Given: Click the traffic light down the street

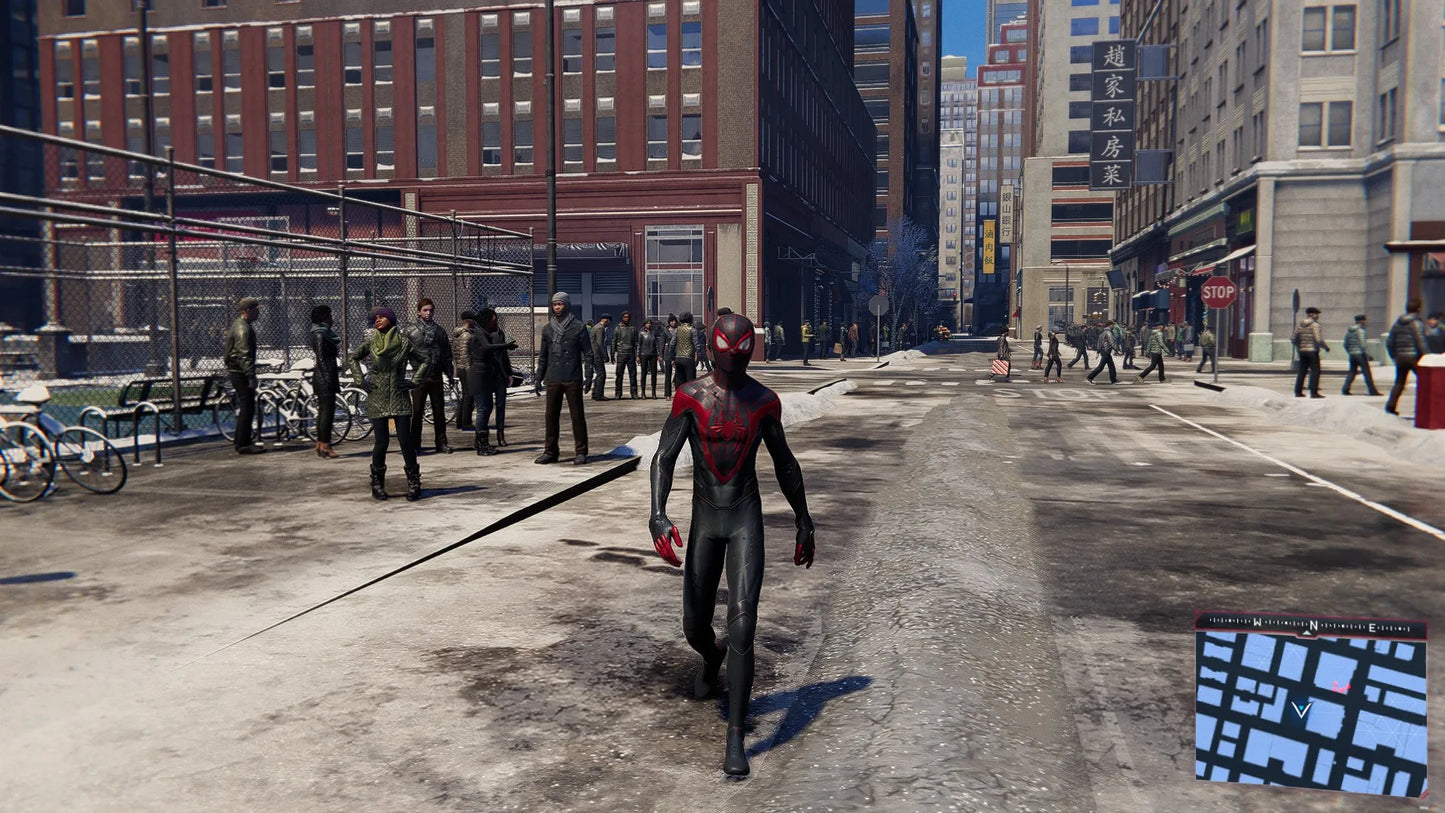Looking at the screenshot, I should point(954,296).
